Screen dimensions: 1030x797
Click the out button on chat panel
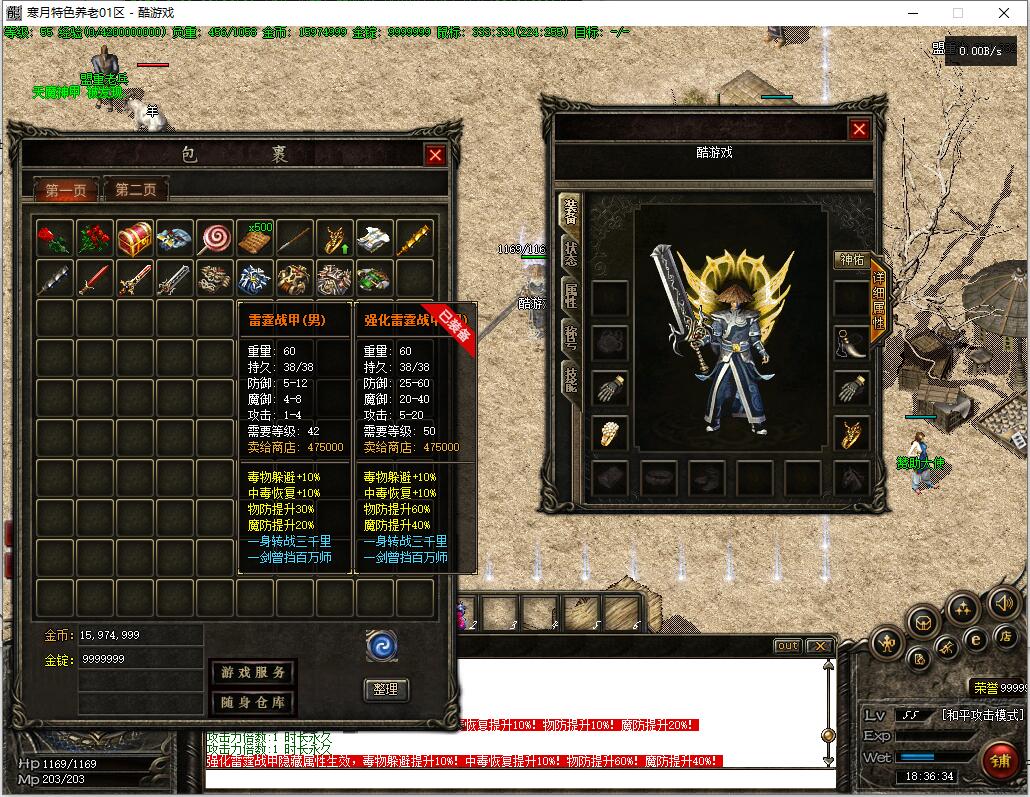point(788,646)
